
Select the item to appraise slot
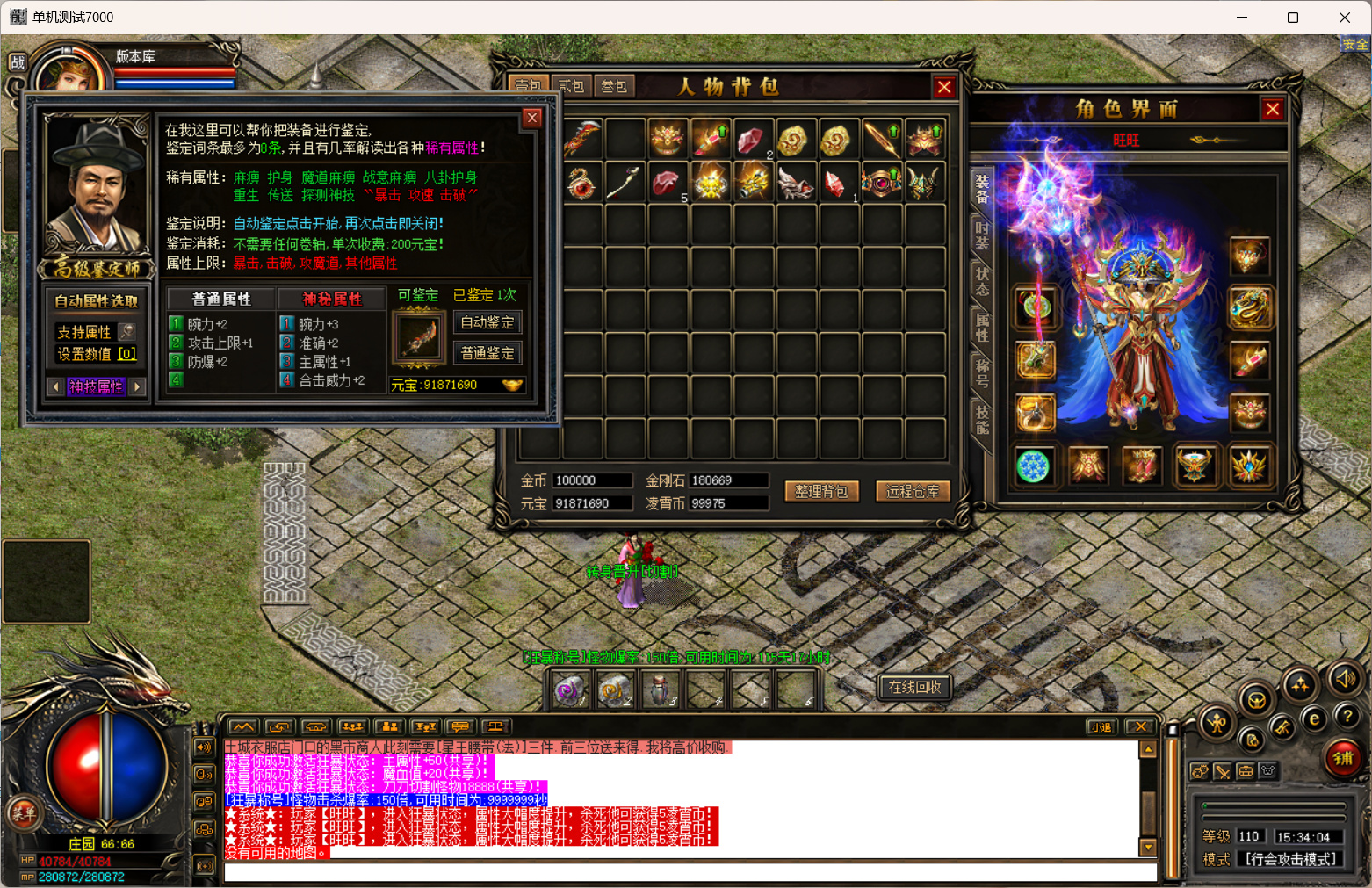tap(418, 336)
